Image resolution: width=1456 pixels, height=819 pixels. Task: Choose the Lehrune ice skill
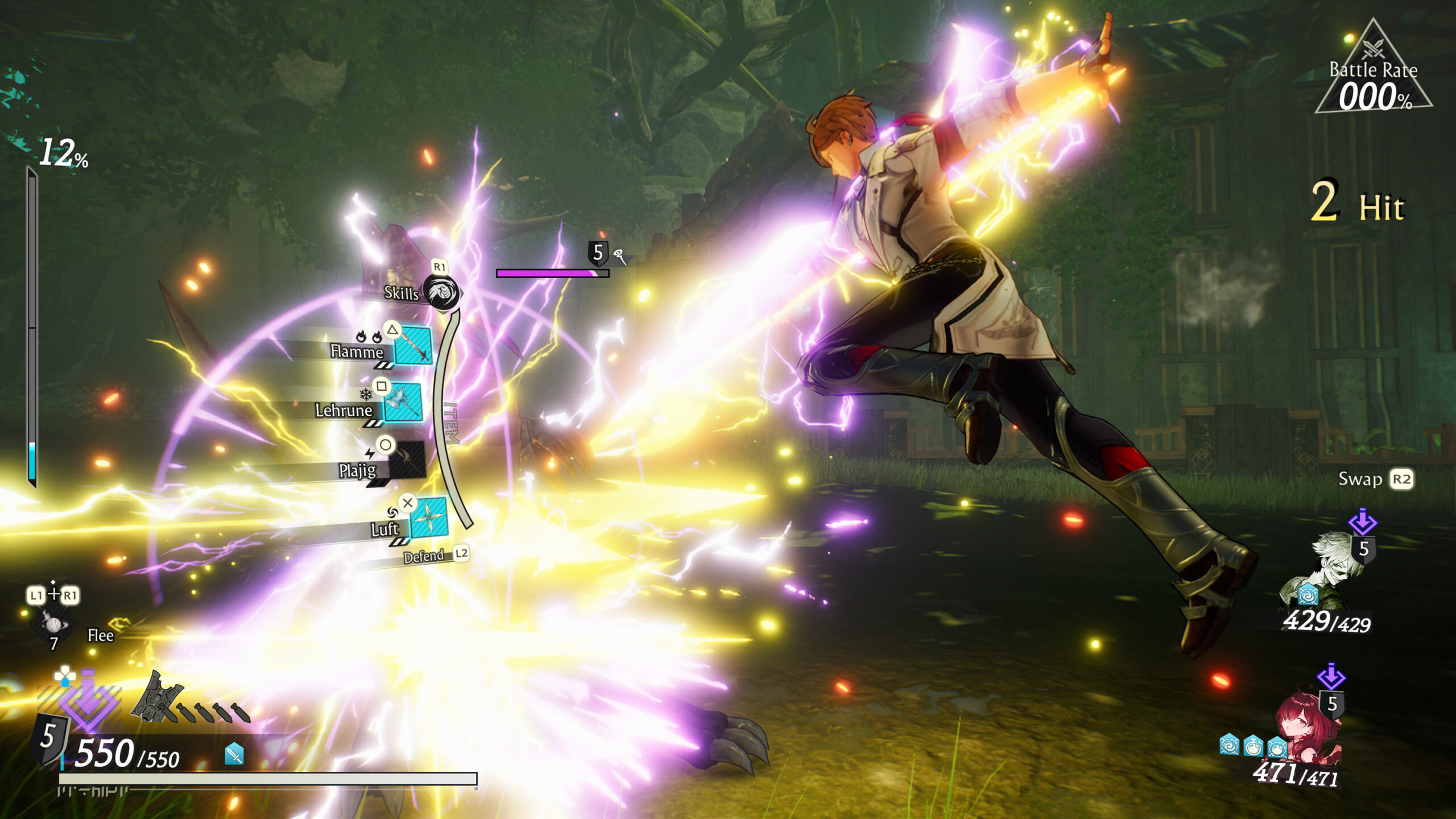click(403, 403)
